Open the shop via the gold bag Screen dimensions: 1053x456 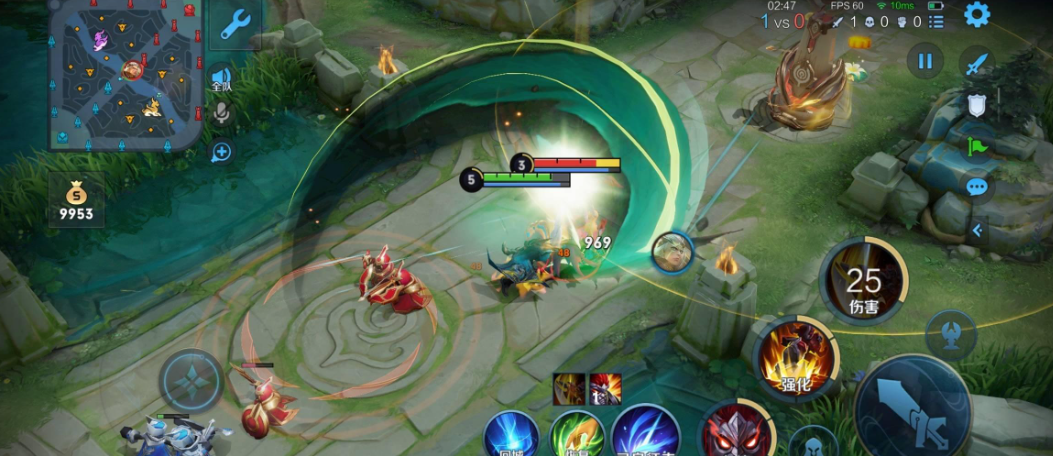click(76, 199)
